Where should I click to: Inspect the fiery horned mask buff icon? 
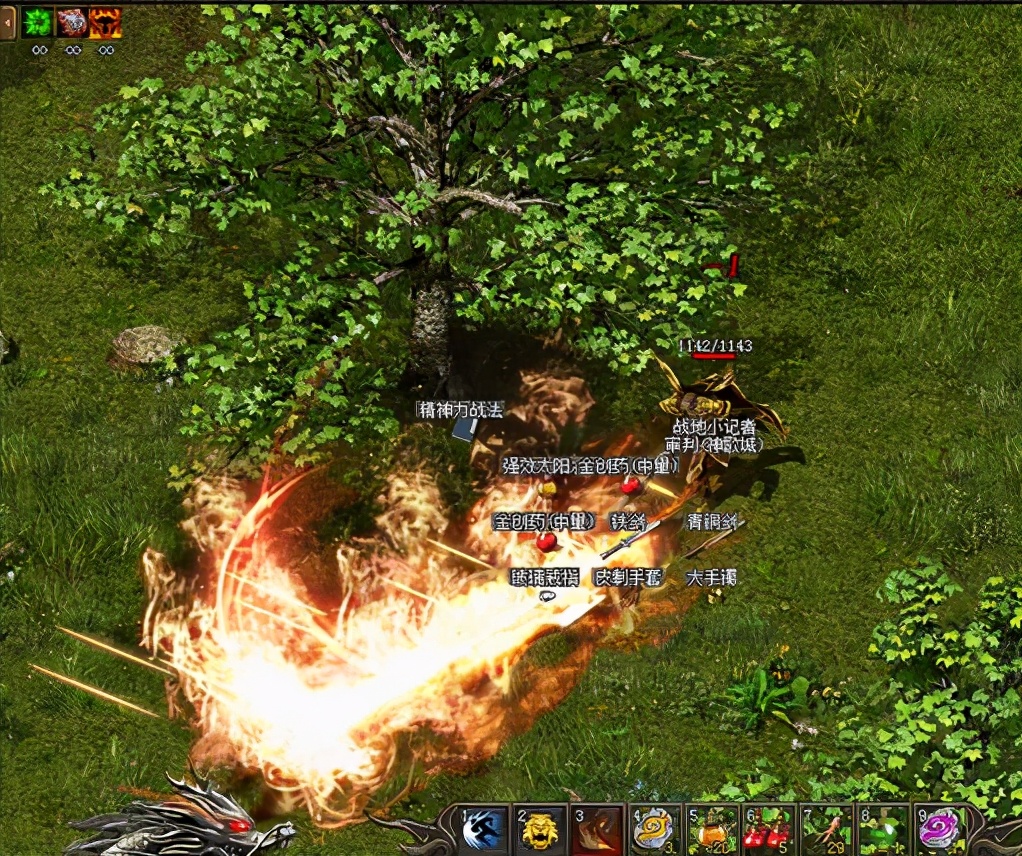(x=106, y=23)
